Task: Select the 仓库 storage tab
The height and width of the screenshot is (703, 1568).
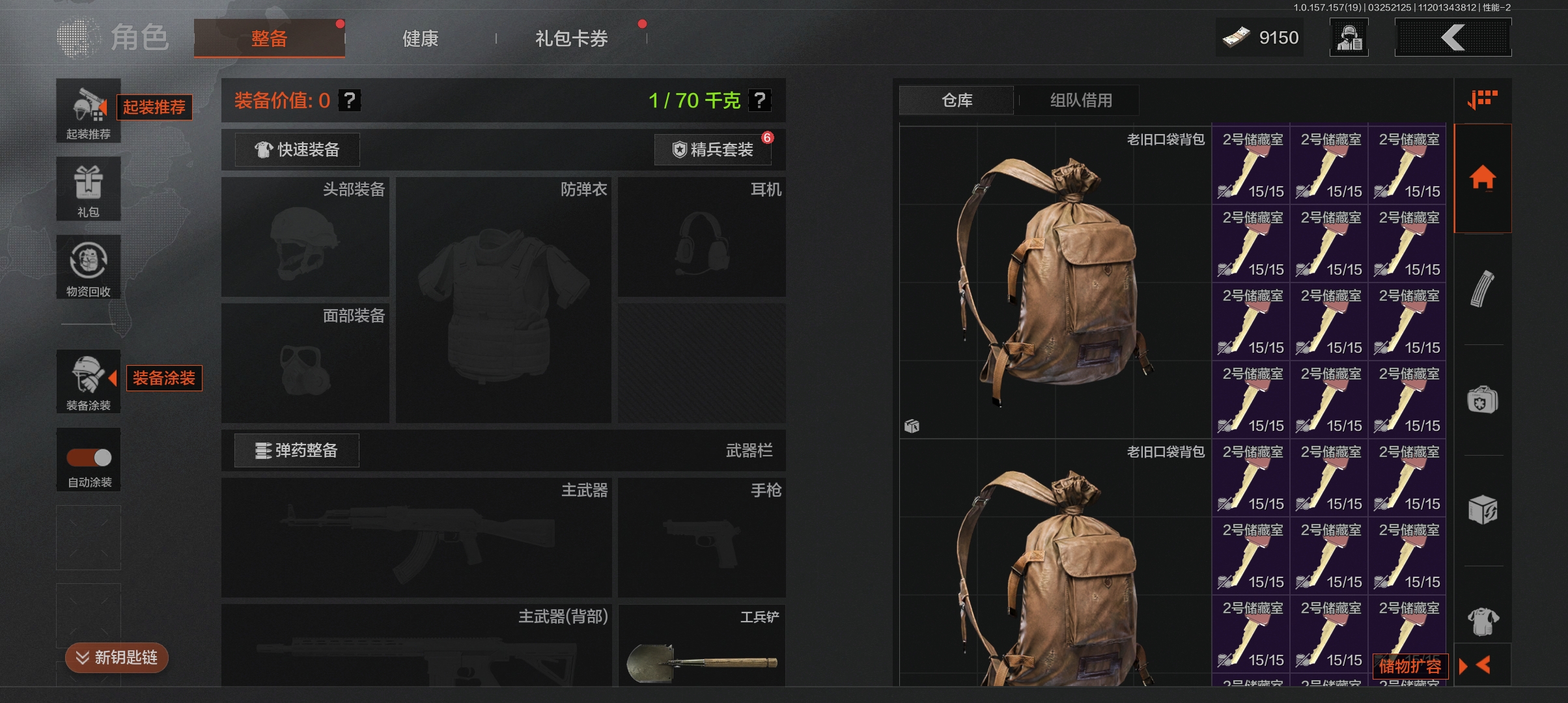Action: [957, 100]
